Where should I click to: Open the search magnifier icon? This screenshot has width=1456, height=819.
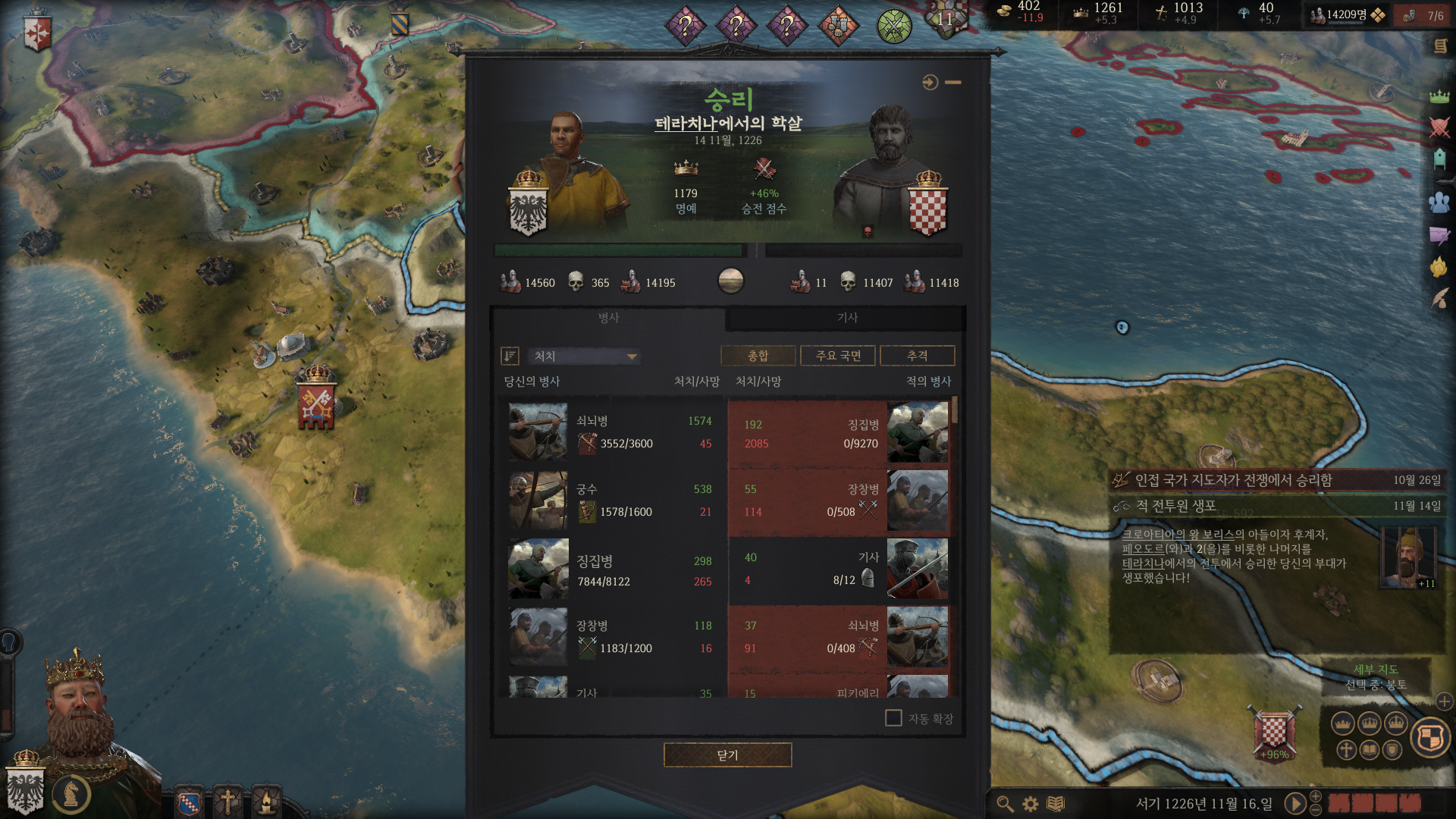point(1005,804)
